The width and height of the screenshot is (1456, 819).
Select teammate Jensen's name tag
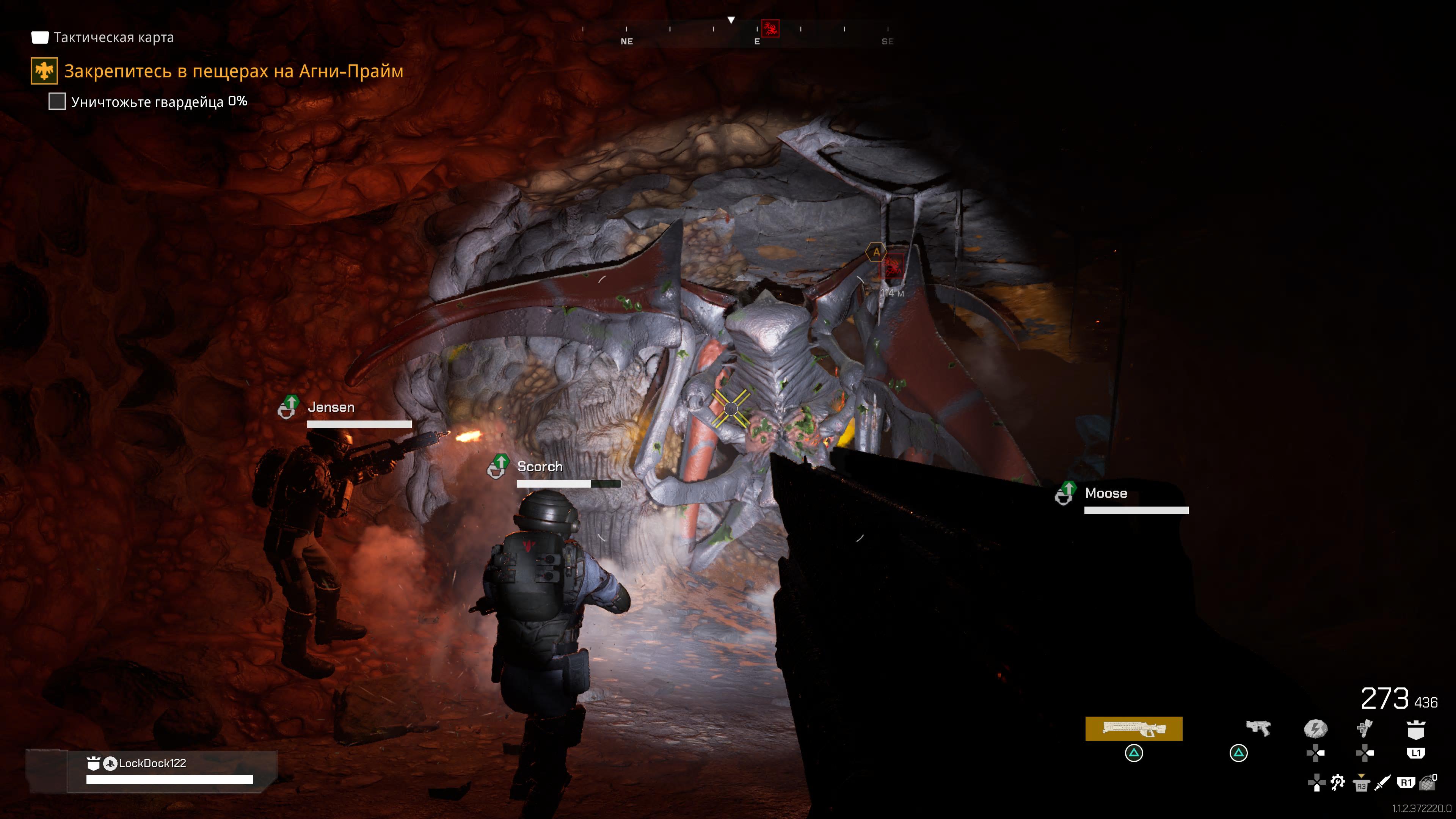(331, 408)
